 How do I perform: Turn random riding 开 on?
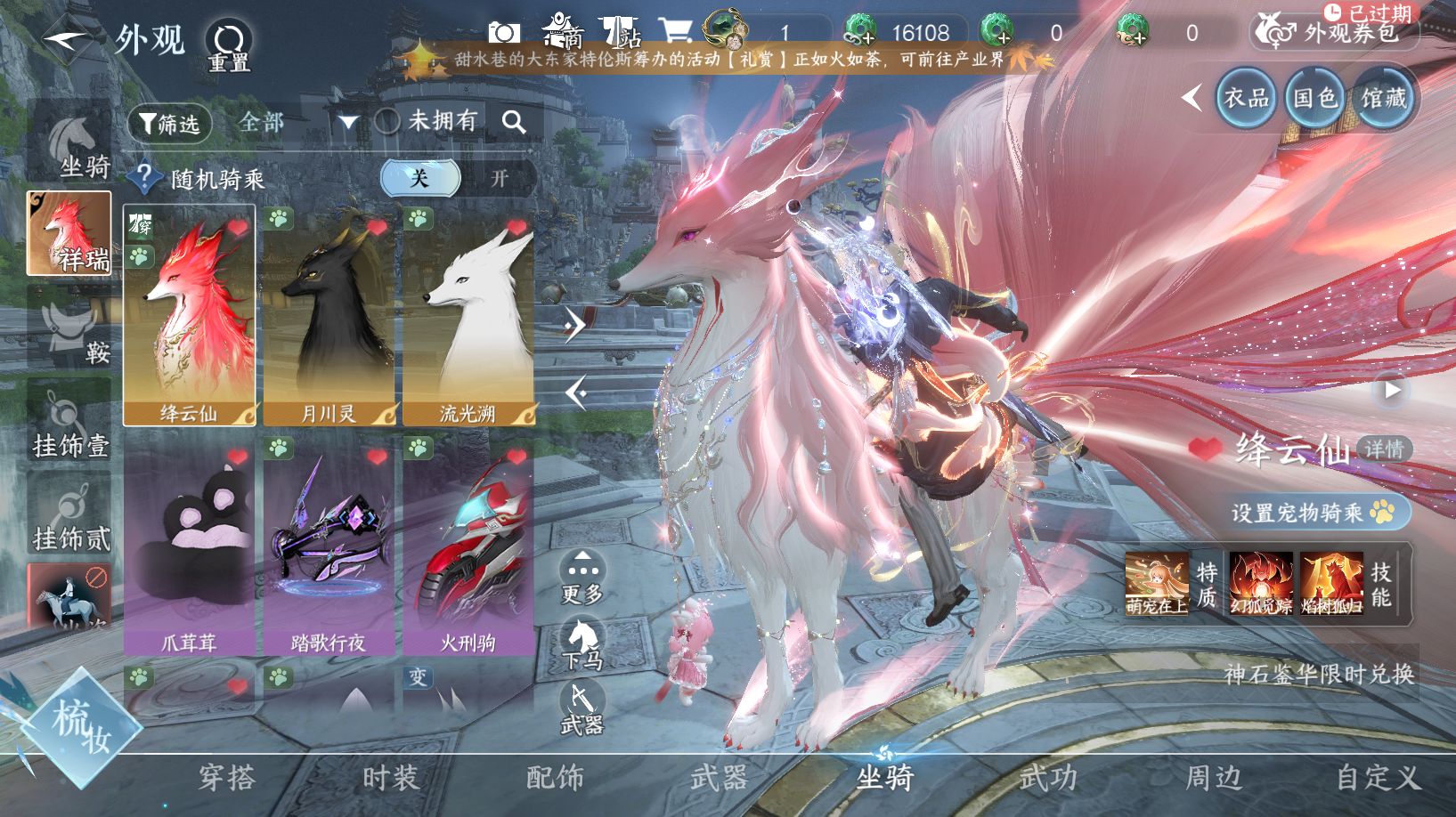(499, 178)
